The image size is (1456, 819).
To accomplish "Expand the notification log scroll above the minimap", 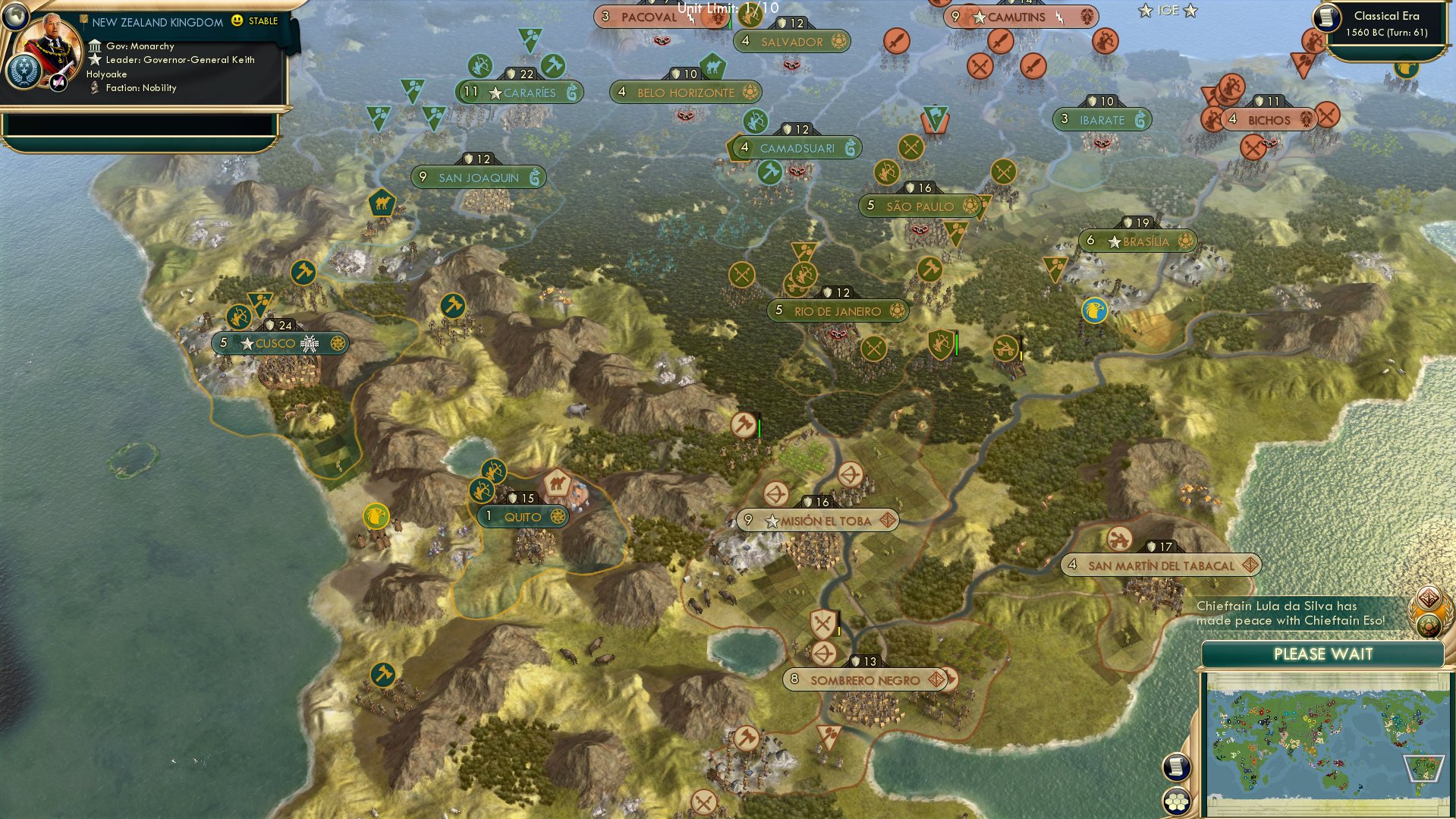I will coord(1177,767).
